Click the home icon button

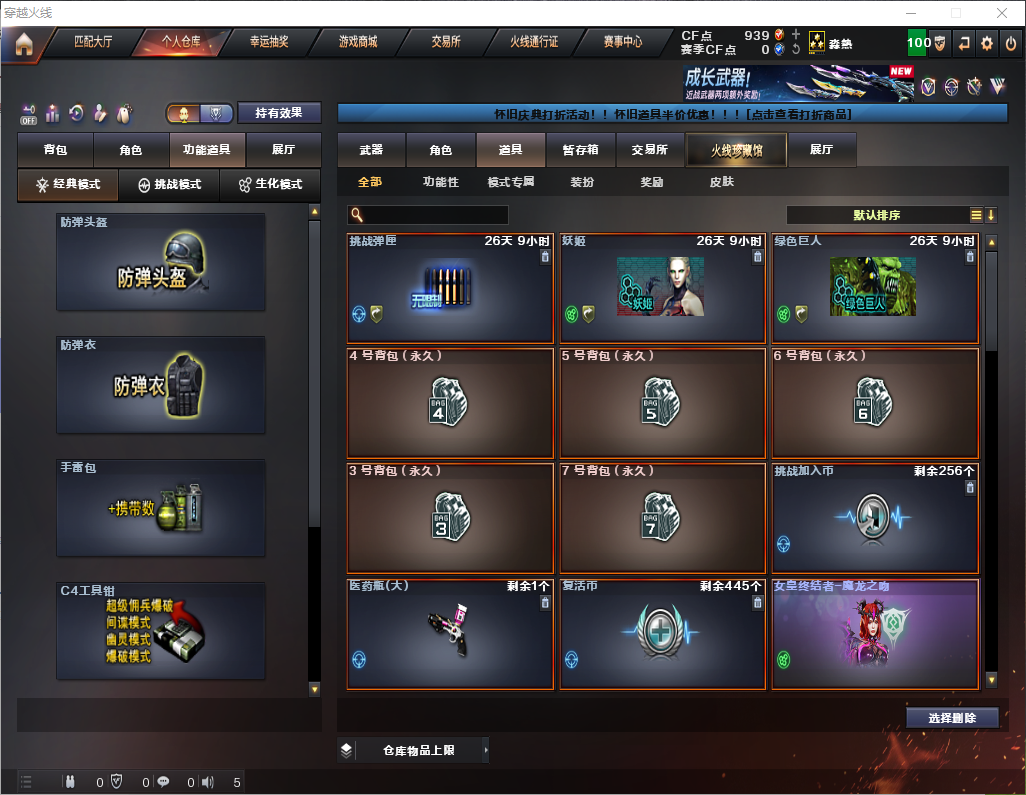click(x=23, y=44)
